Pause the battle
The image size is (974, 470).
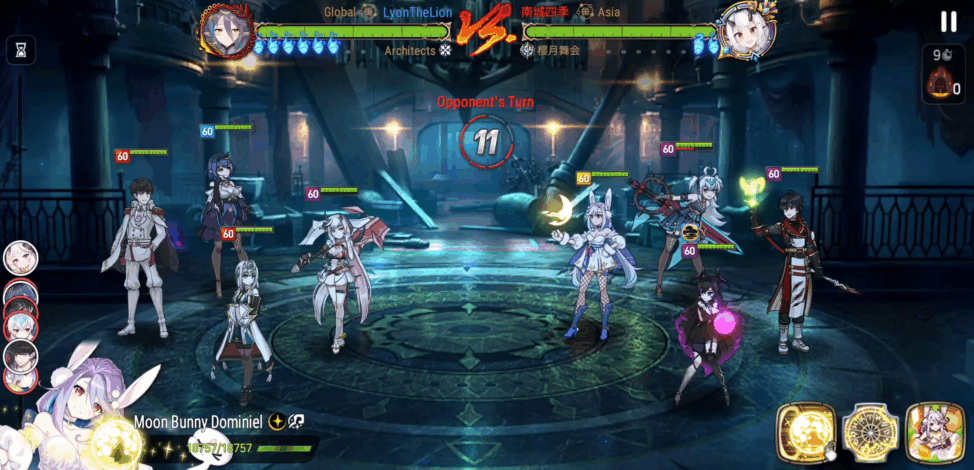click(948, 22)
